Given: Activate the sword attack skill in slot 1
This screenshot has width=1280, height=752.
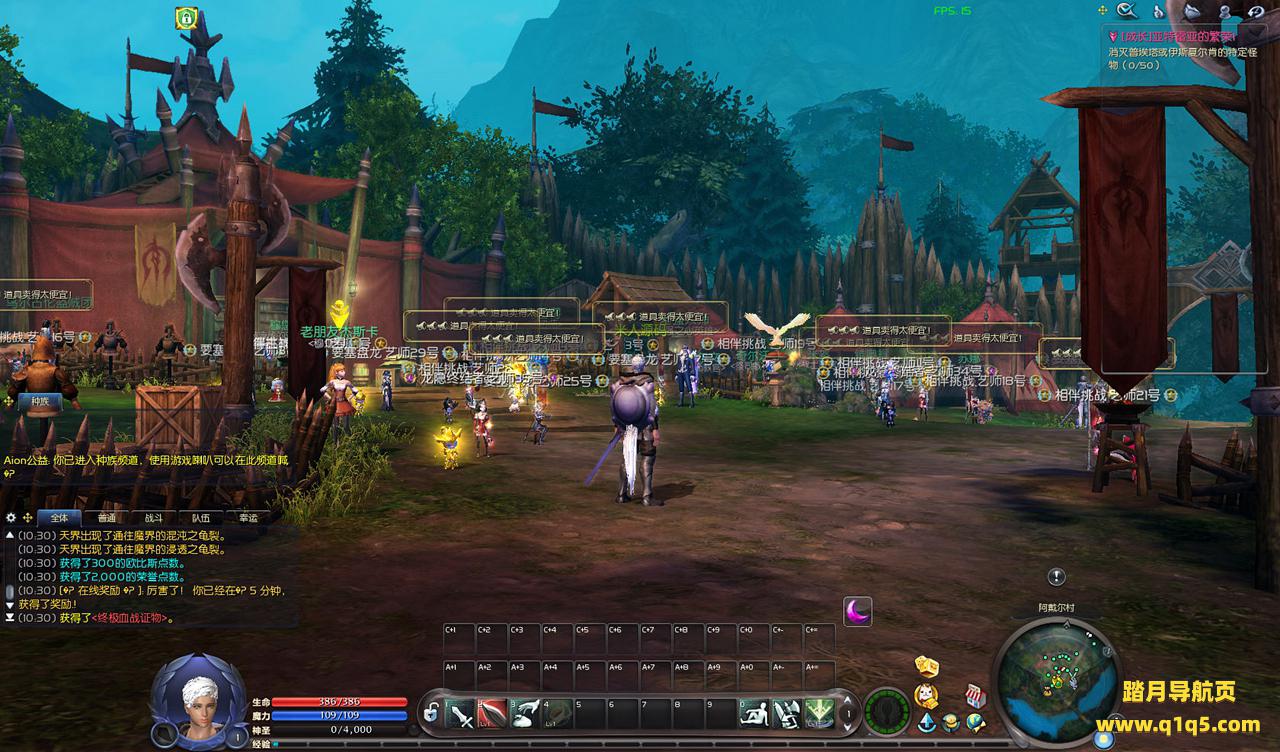Looking at the screenshot, I should coord(460,714).
